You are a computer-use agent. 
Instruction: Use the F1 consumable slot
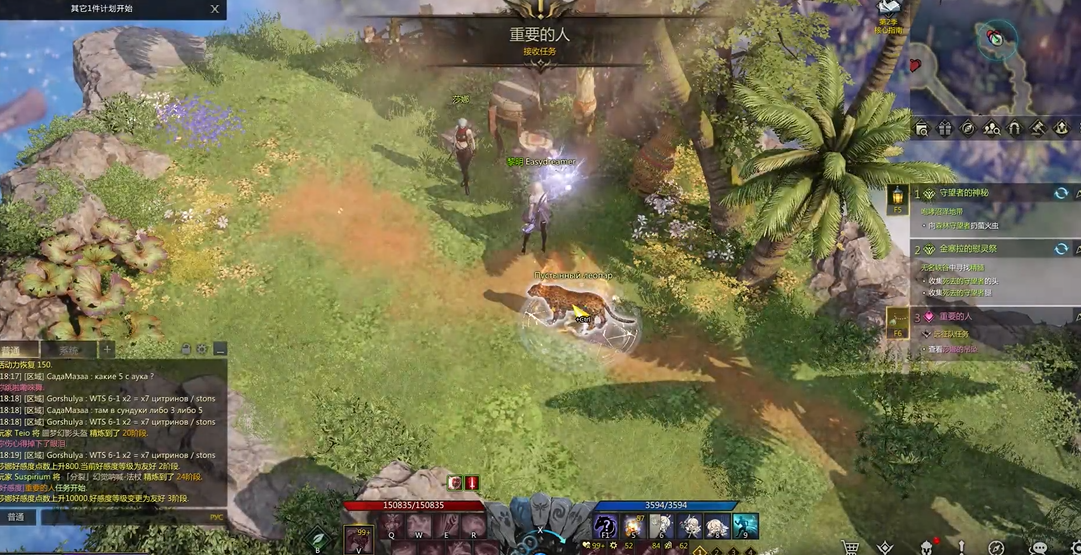[605, 526]
